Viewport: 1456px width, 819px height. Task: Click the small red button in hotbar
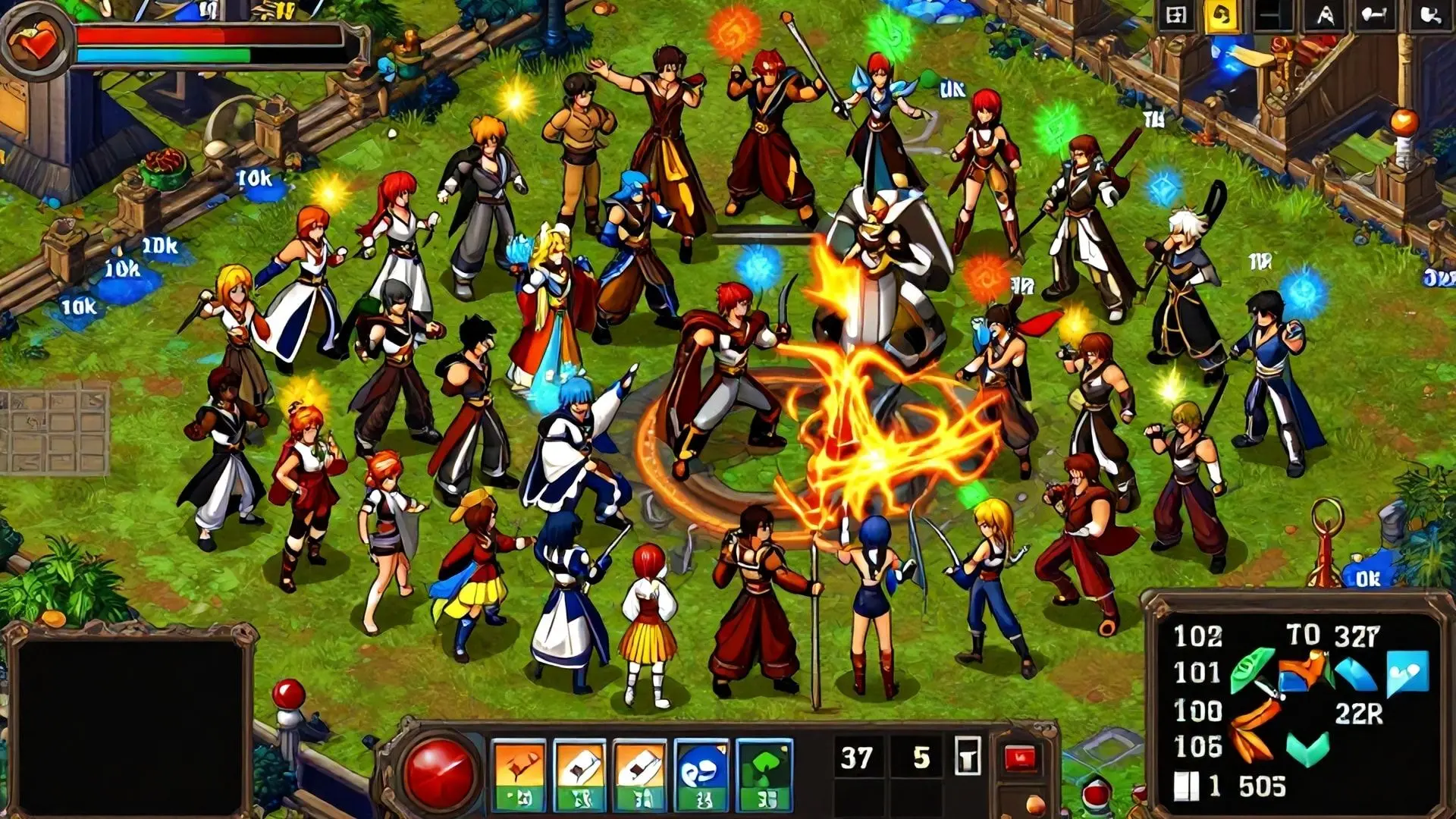1019,757
